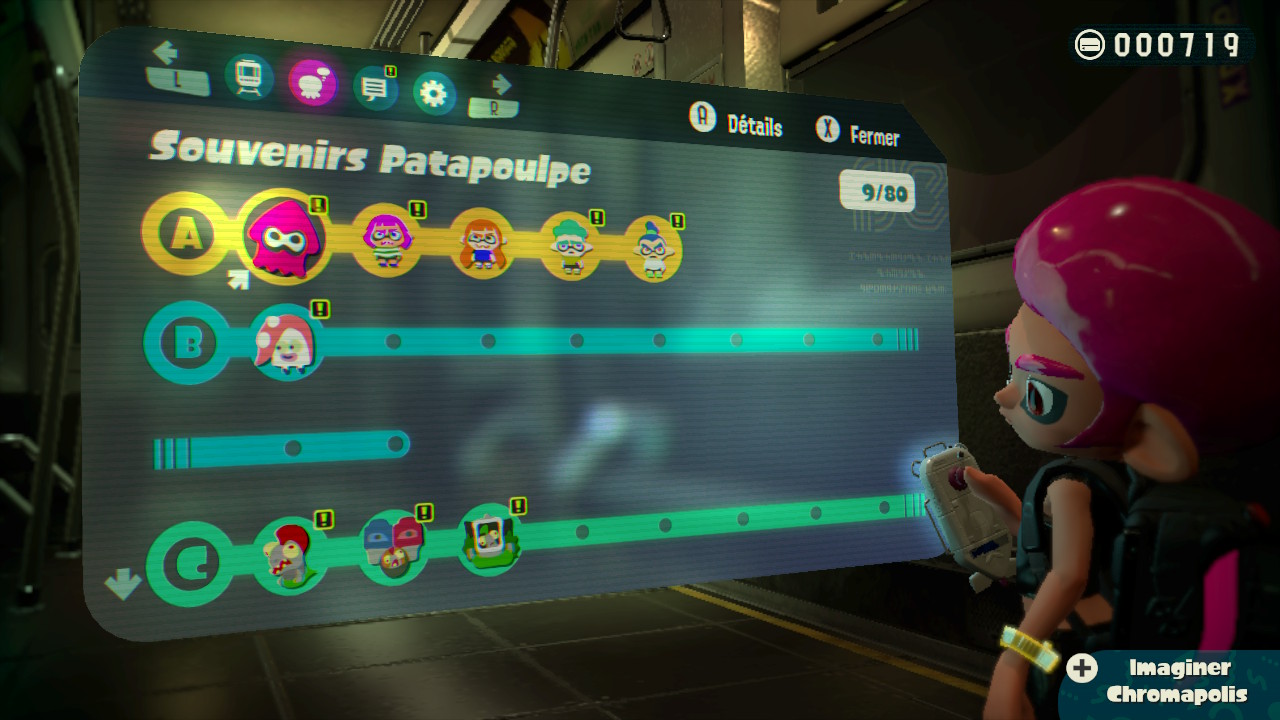1280x720 pixels.
Task: Select the orange-haired Inkling girl souvenir
Action: [481, 243]
